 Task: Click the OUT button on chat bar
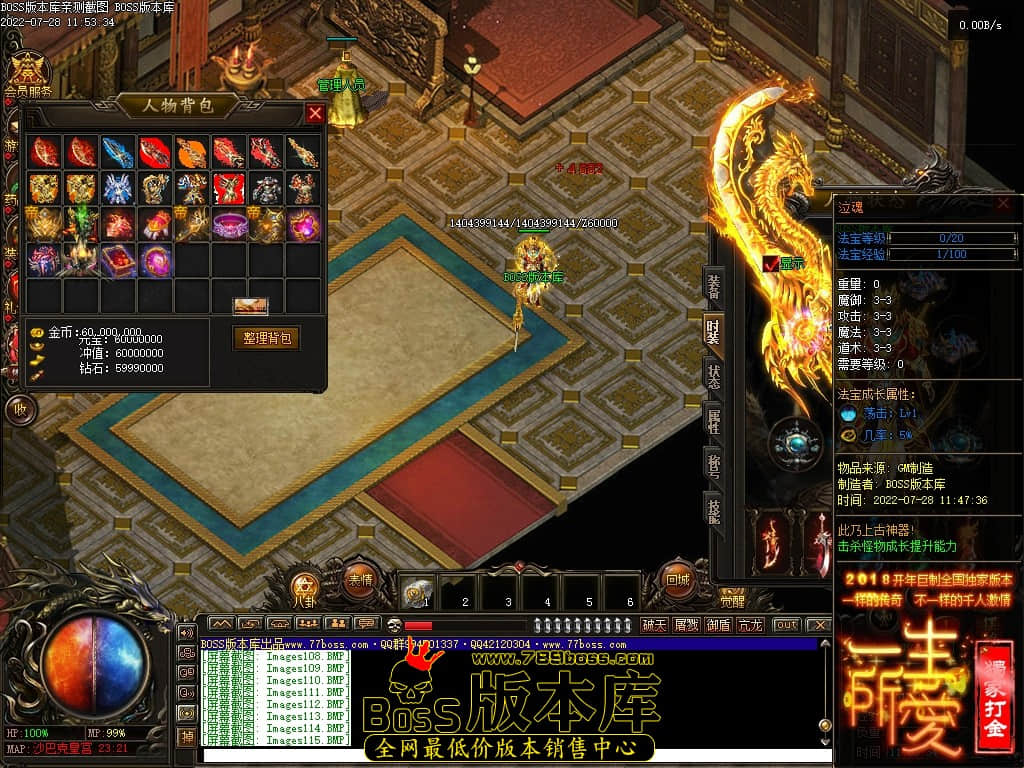[x=787, y=625]
